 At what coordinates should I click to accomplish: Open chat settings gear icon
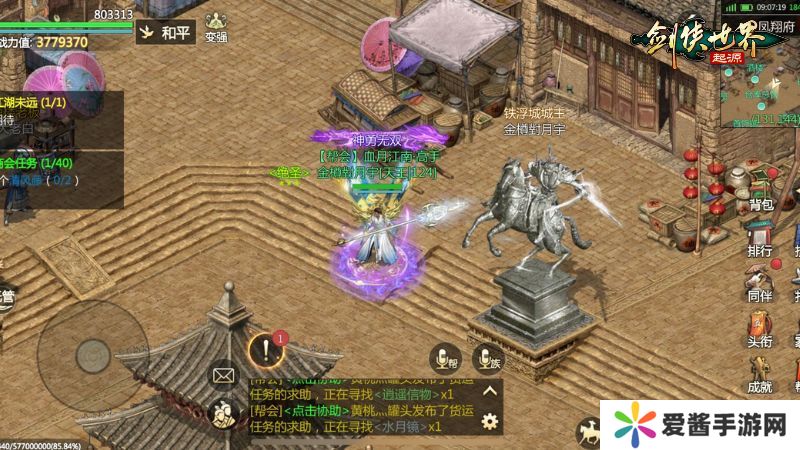click(490, 421)
